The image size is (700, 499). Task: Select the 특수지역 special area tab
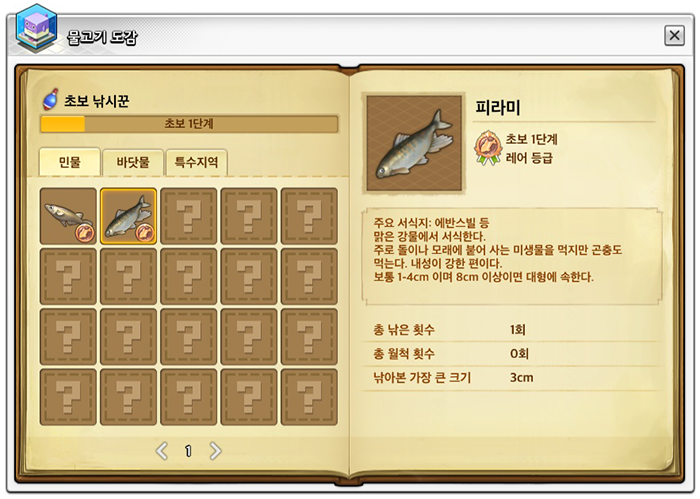196,162
